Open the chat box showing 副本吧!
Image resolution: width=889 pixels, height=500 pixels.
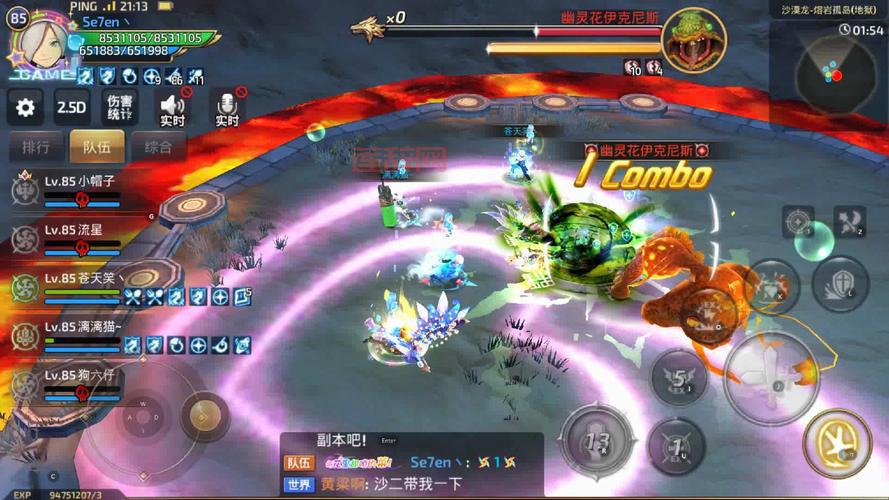point(410,462)
